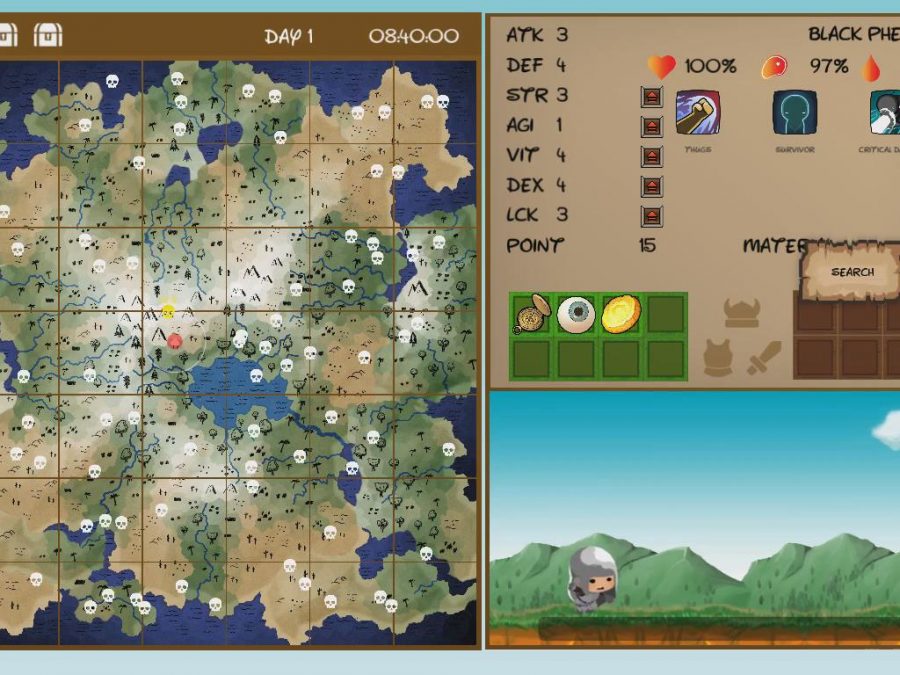Raise AGI using its upgrade arrow
Viewport: 900px width, 675px height.
tap(652, 127)
